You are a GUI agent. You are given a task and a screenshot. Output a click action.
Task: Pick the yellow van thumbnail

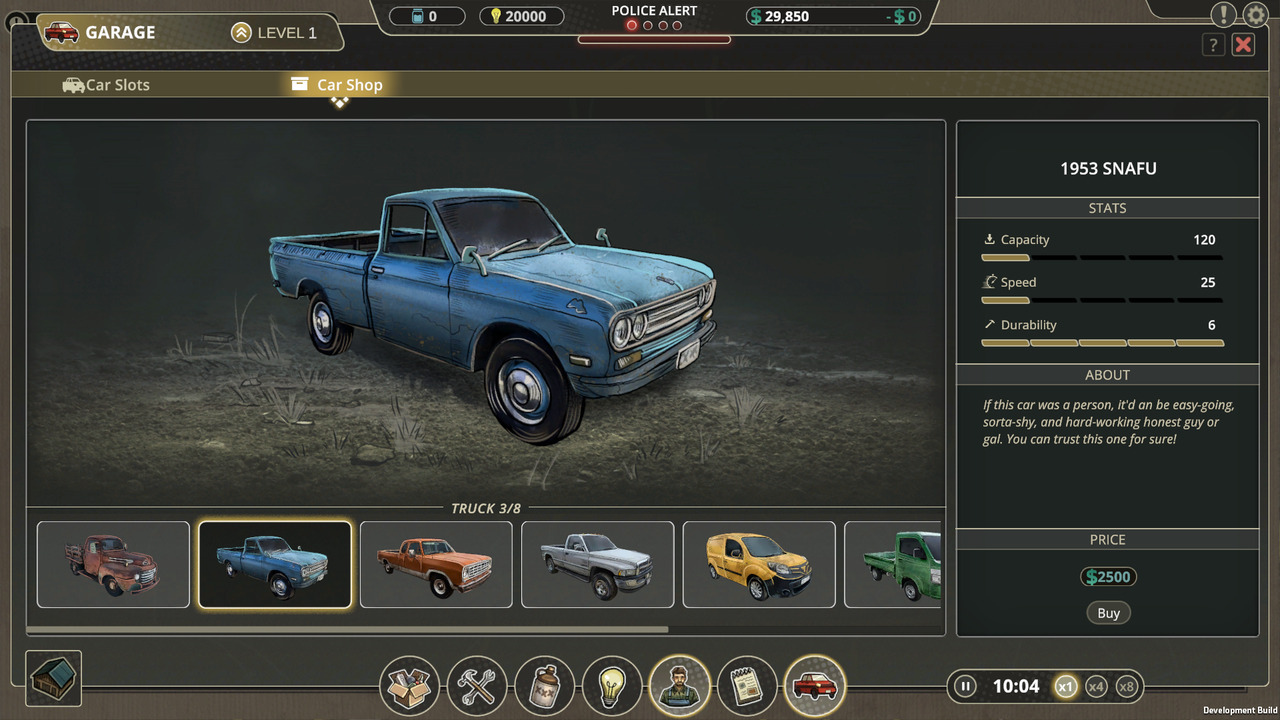[x=759, y=564]
